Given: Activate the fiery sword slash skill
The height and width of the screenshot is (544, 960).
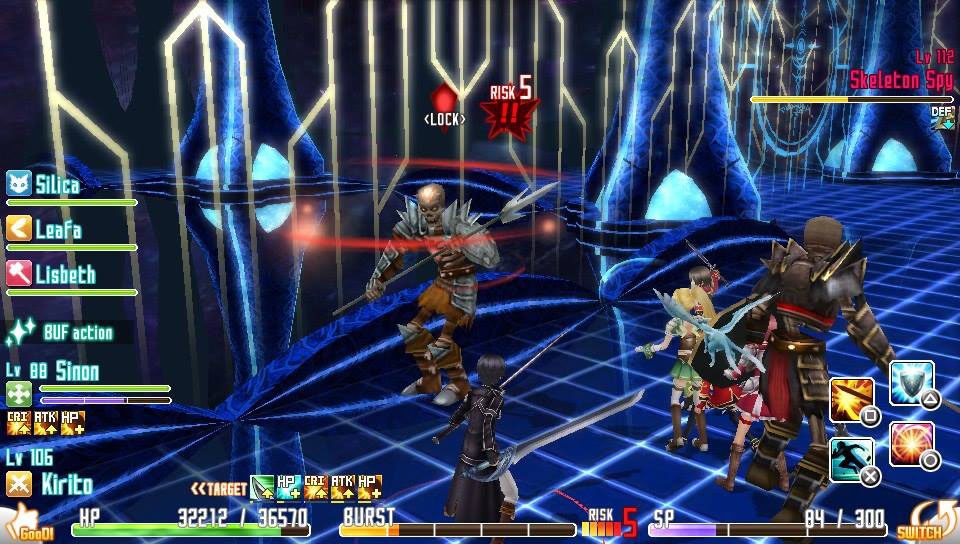Looking at the screenshot, I should tap(851, 399).
